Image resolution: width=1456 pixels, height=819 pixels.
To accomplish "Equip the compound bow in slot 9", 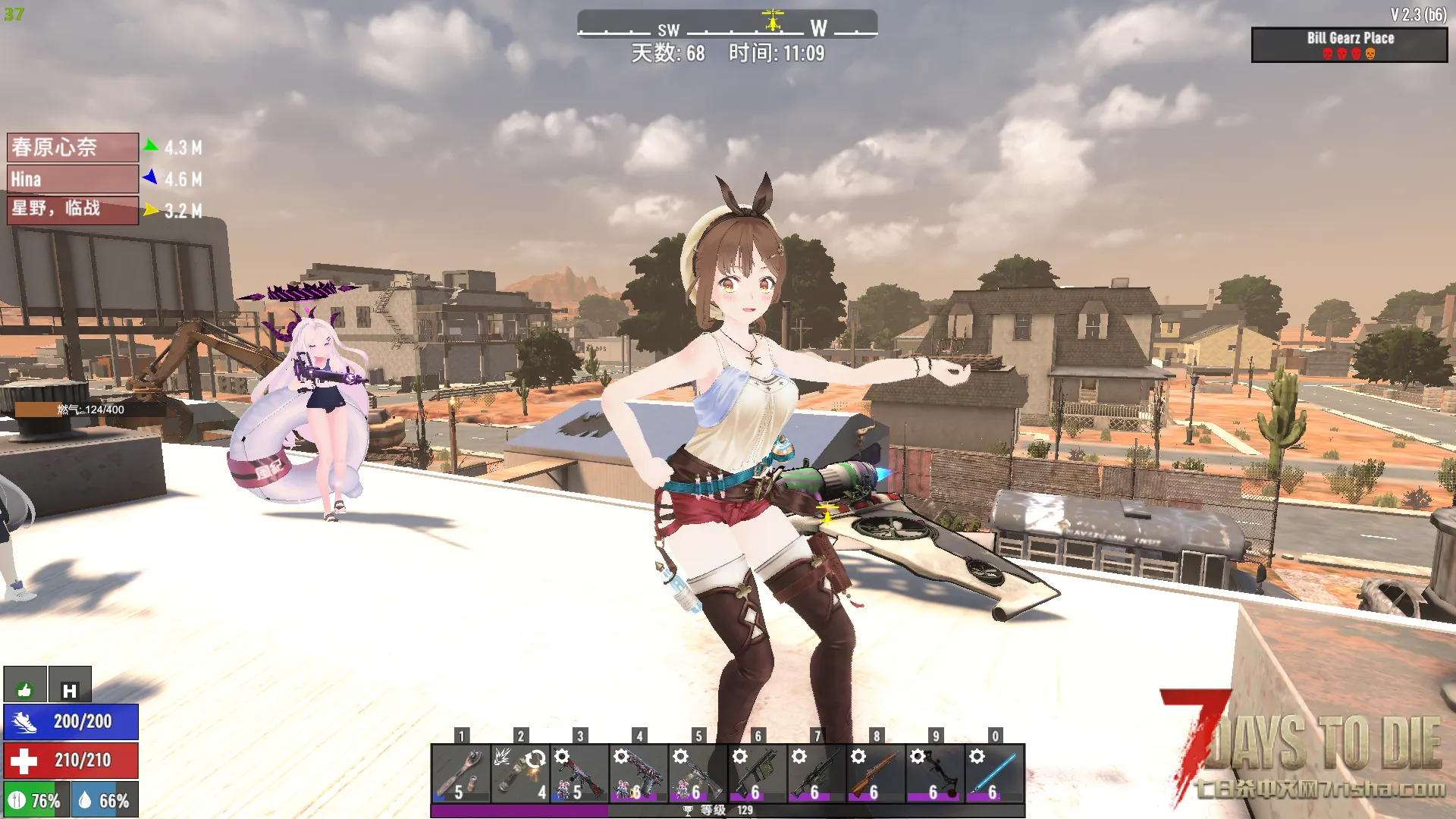I will pyautogui.click(x=934, y=773).
